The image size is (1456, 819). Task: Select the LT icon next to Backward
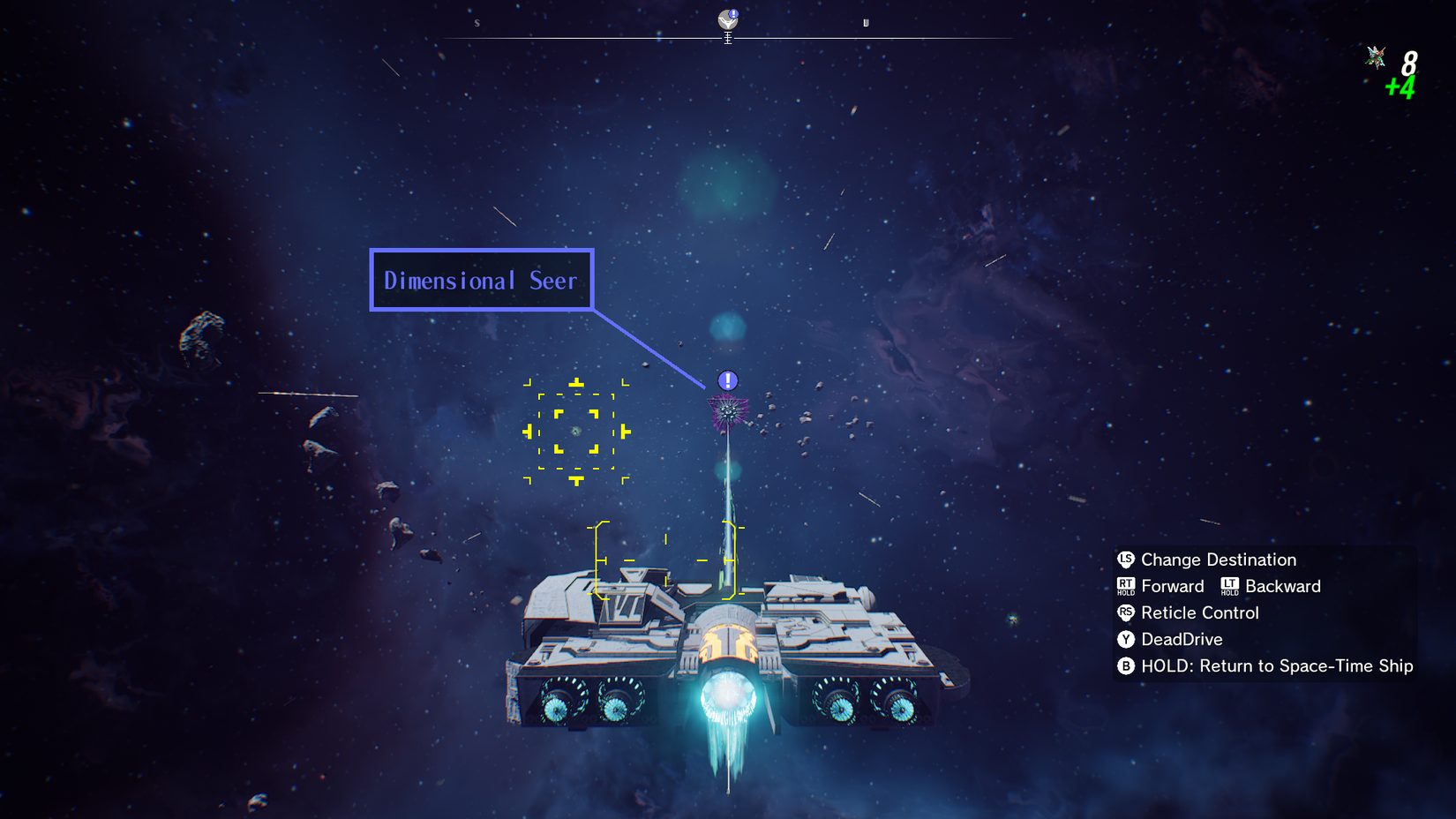[x=1230, y=583]
